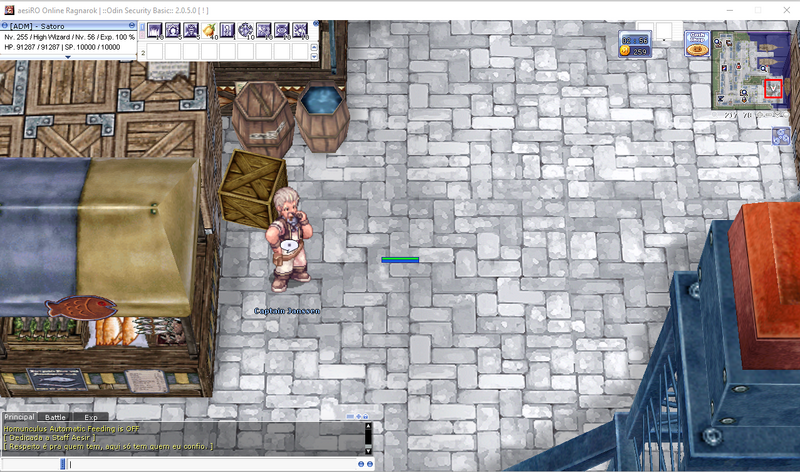800x472 pixels.
Task: Select the Principal chat tab
Action: click(19, 417)
